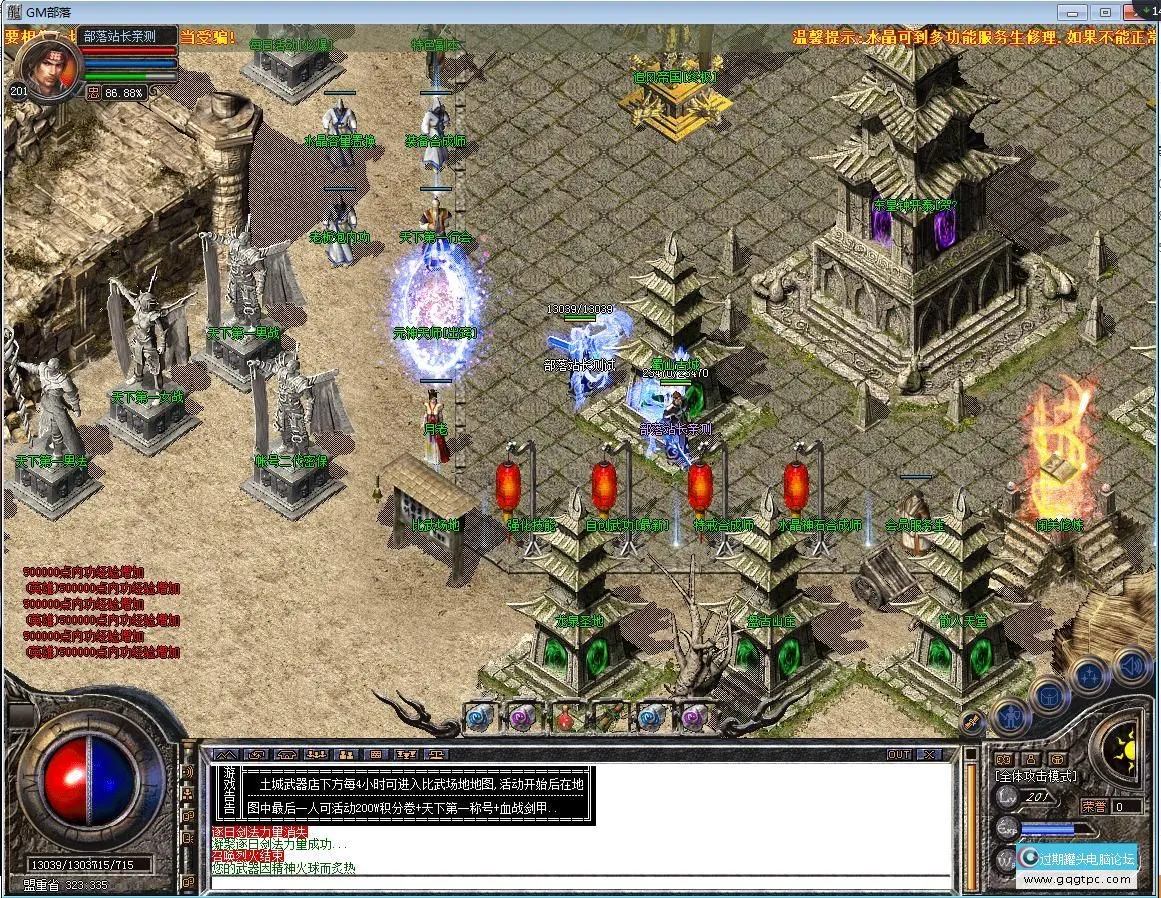Viewport: 1161px width, 898px height.
Task: Open the bag inventory icon button
Action: pyautogui.click(x=1050, y=694)
